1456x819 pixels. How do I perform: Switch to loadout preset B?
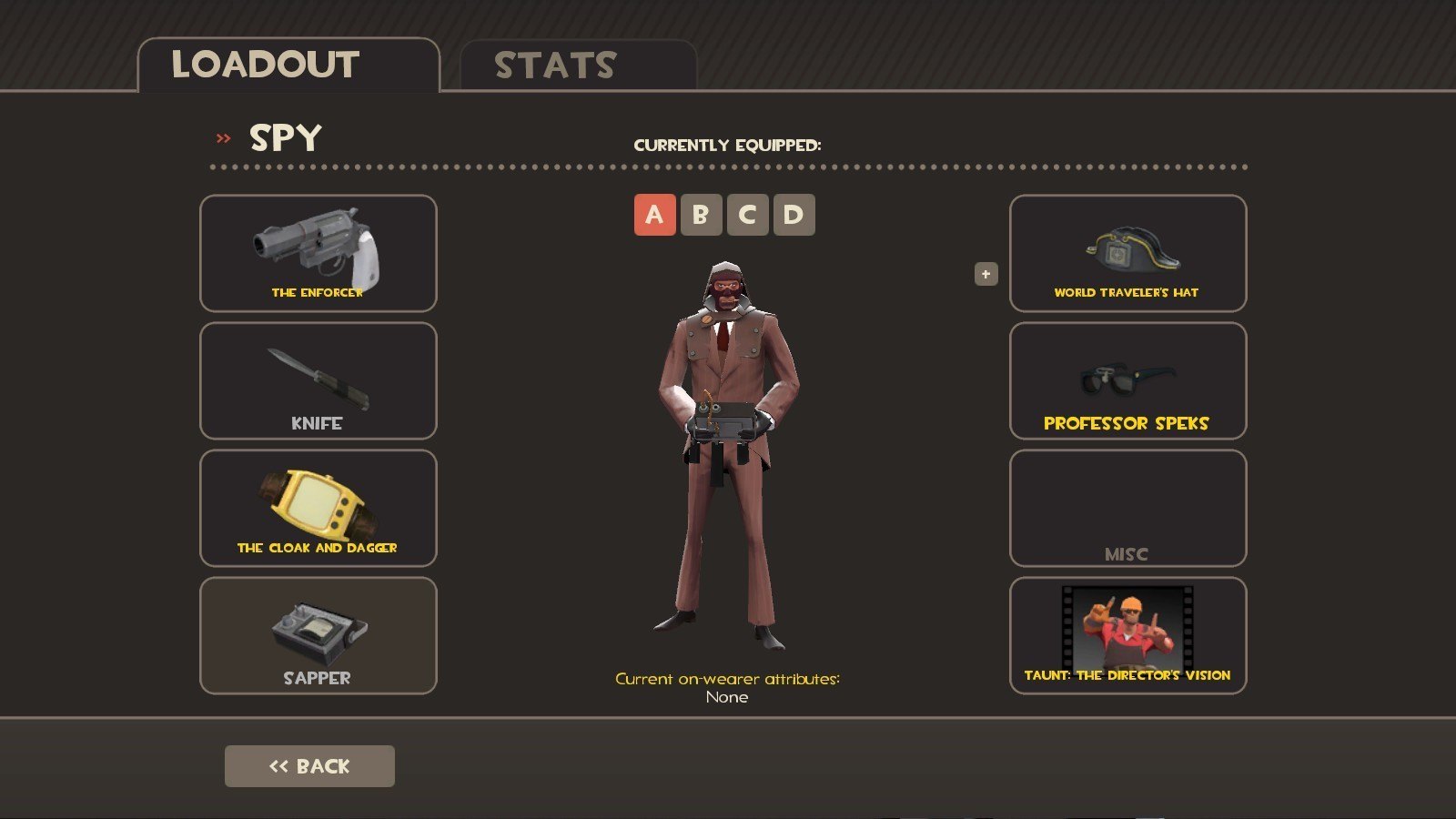(701, 215)
